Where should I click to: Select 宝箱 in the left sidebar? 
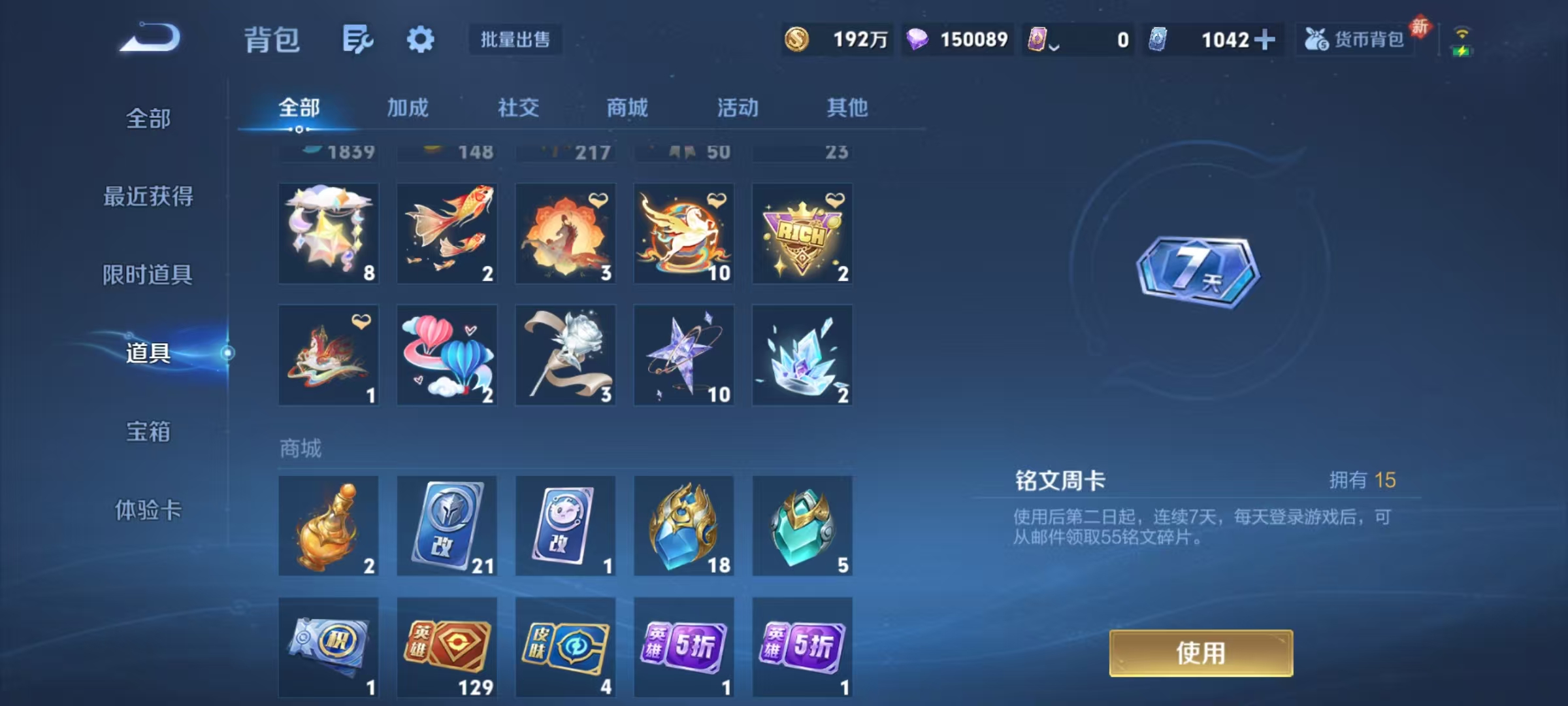149,432
